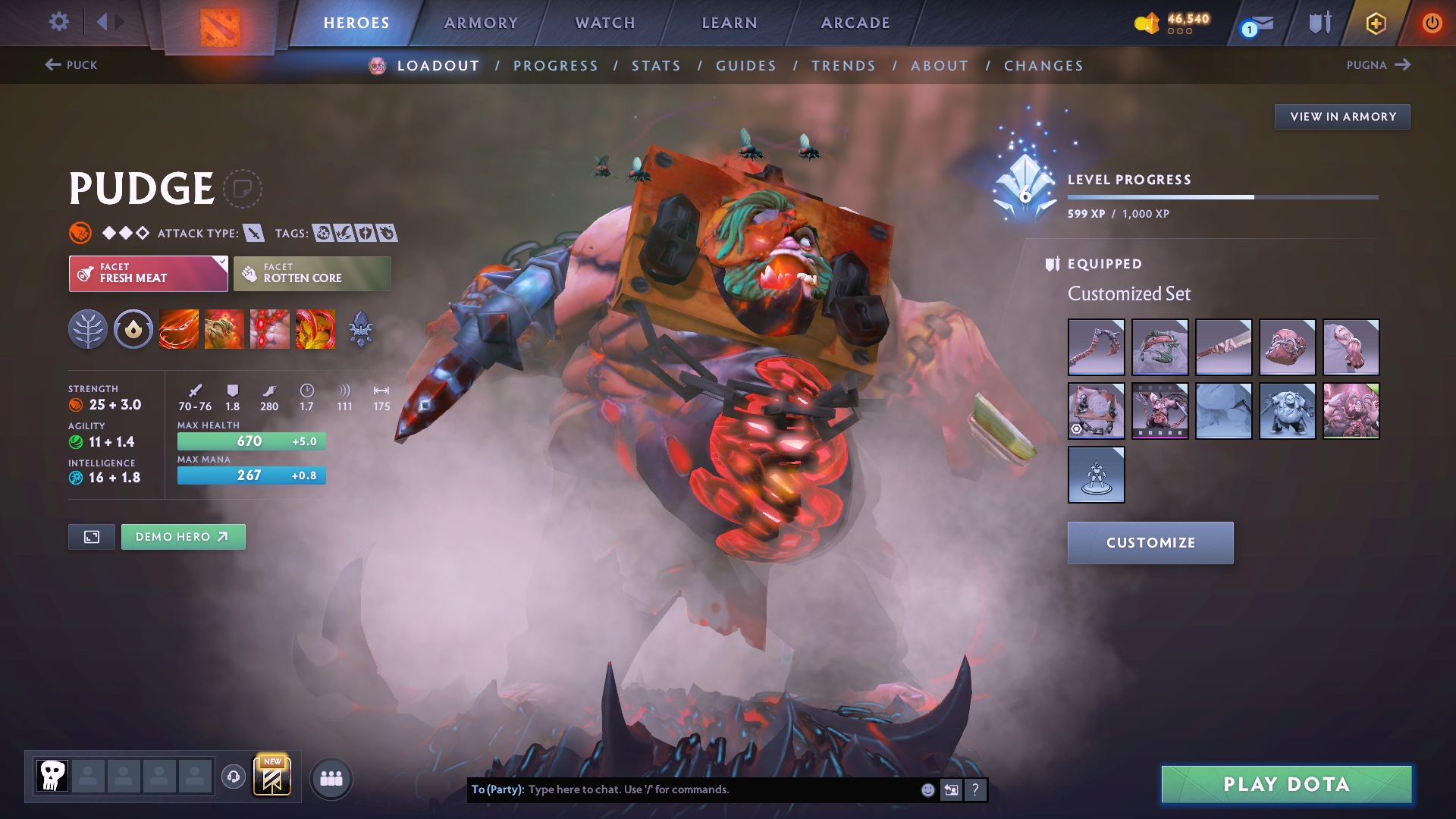Toggle fullscreen hero preview beside Demo Hero
This screenshot has height=819, width=1456.
tap(91, 536)
